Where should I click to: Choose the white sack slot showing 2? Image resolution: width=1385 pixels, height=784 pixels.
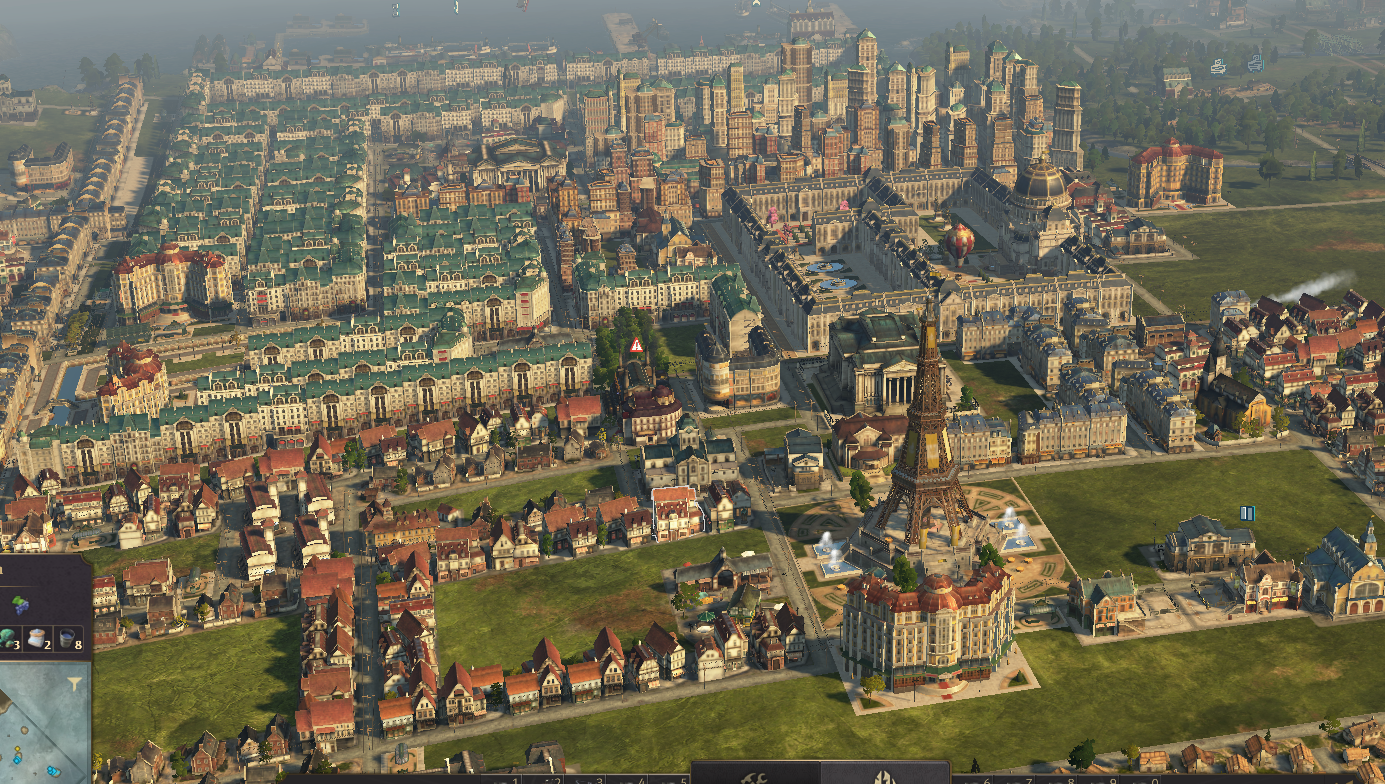pyautogui.click(x=40, y=637)
